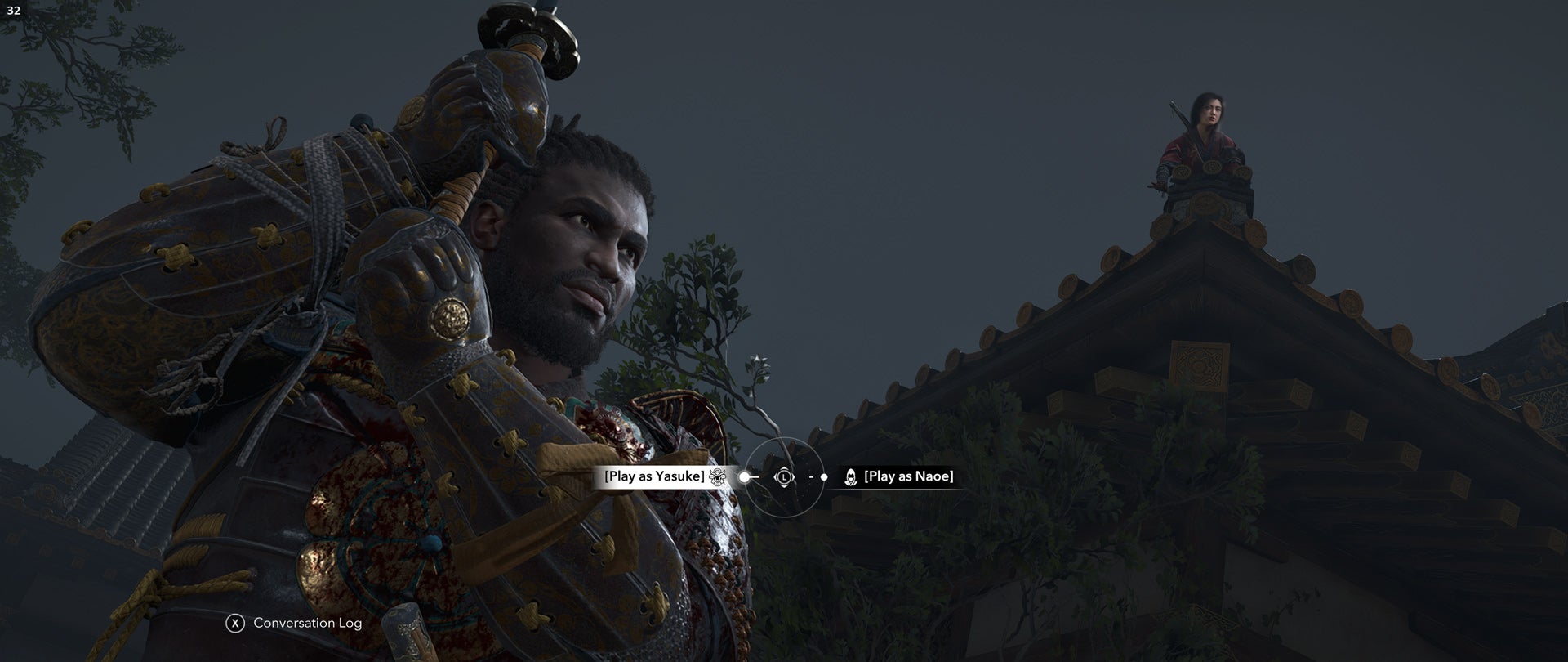Click the circled X button prompt icon

234,623
